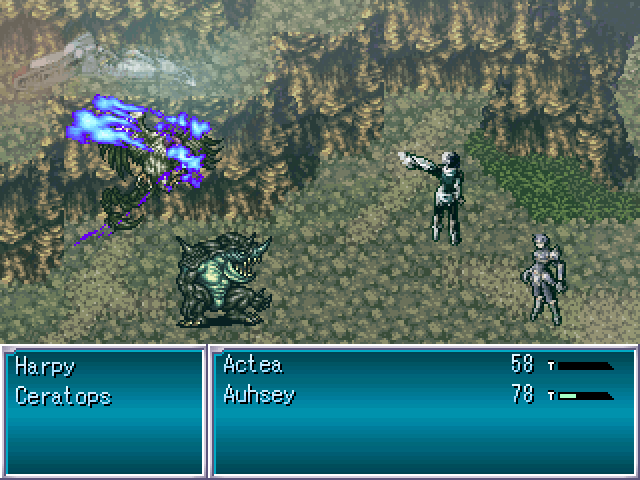Choose Actea in the party list
This screenshot has height=480, width=640.
pos(251,365)
